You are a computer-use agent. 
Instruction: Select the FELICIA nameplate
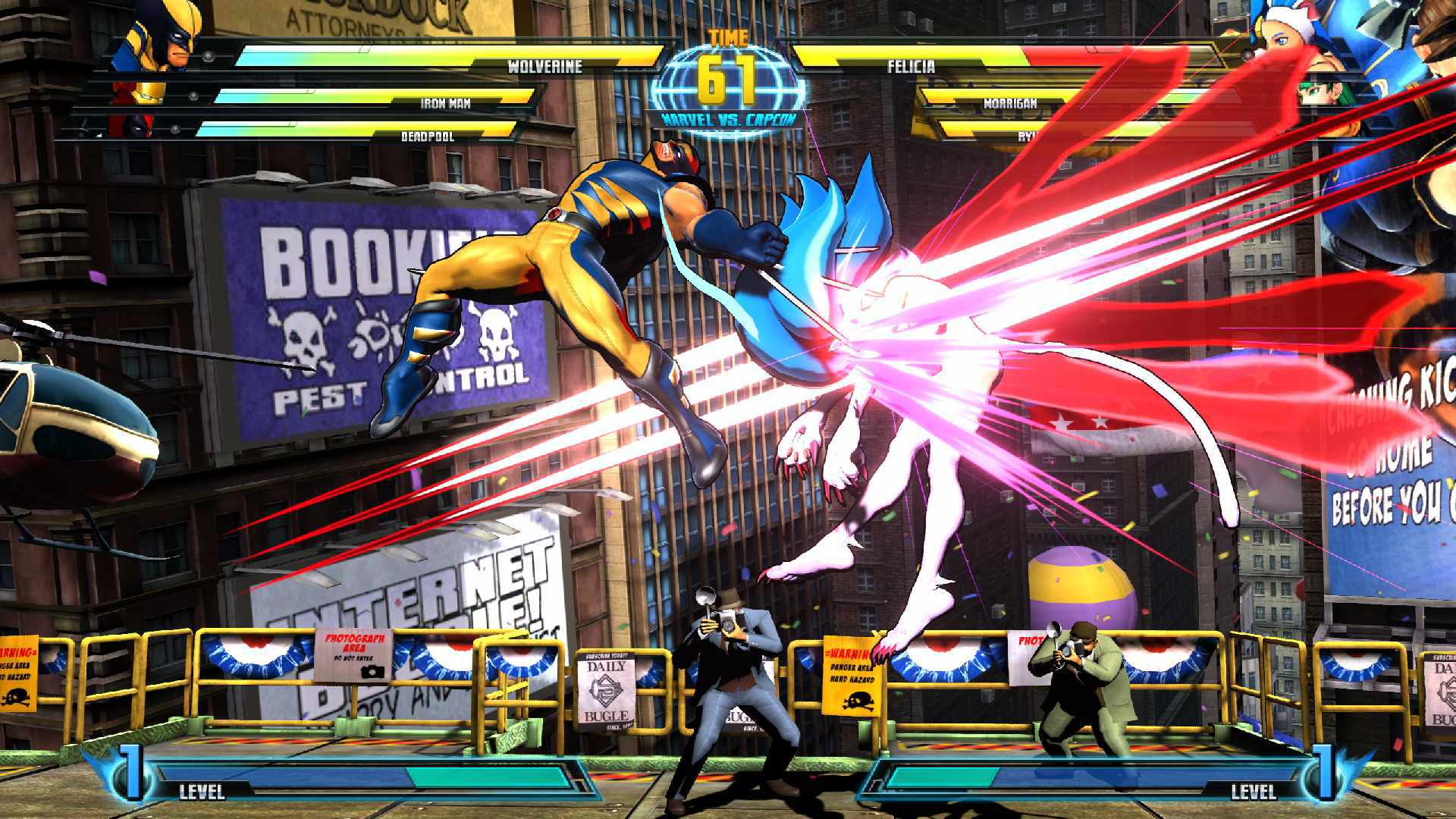(910, 67)
